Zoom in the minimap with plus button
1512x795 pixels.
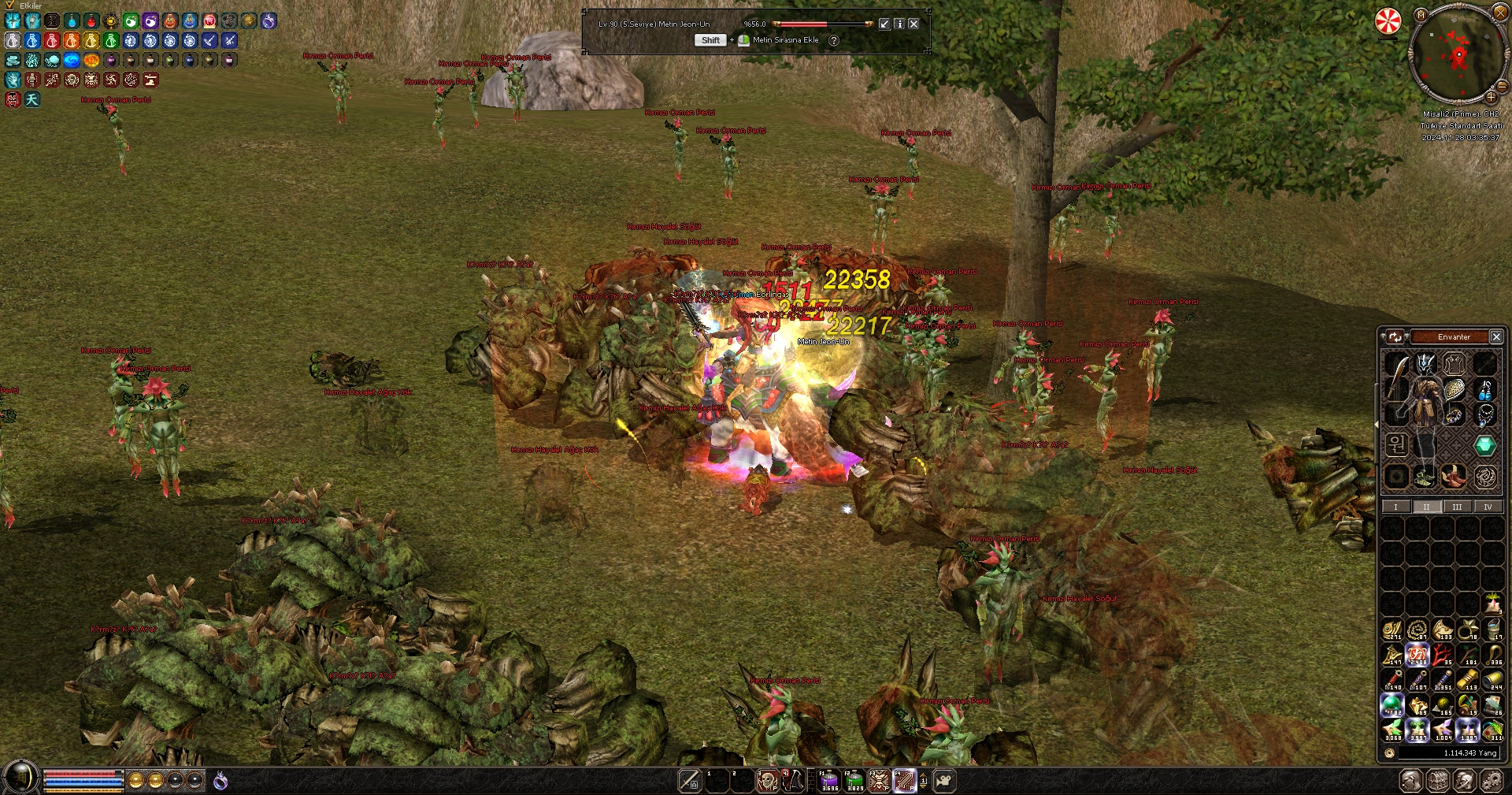coord(1491,97)
